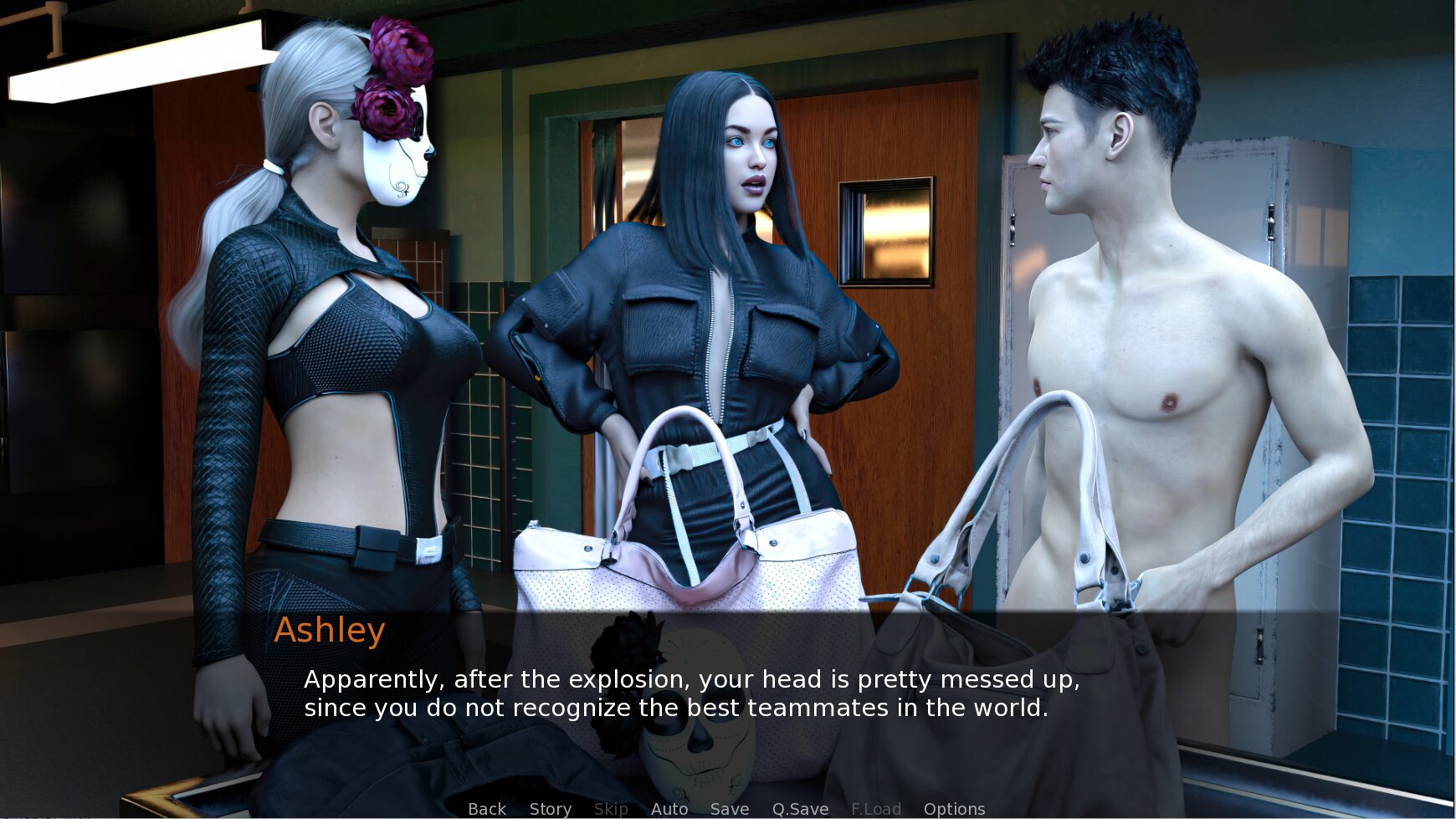Skip ahead with the Skip button
1456x819 pixels.
pyautogui.click(x=611, y=808)
